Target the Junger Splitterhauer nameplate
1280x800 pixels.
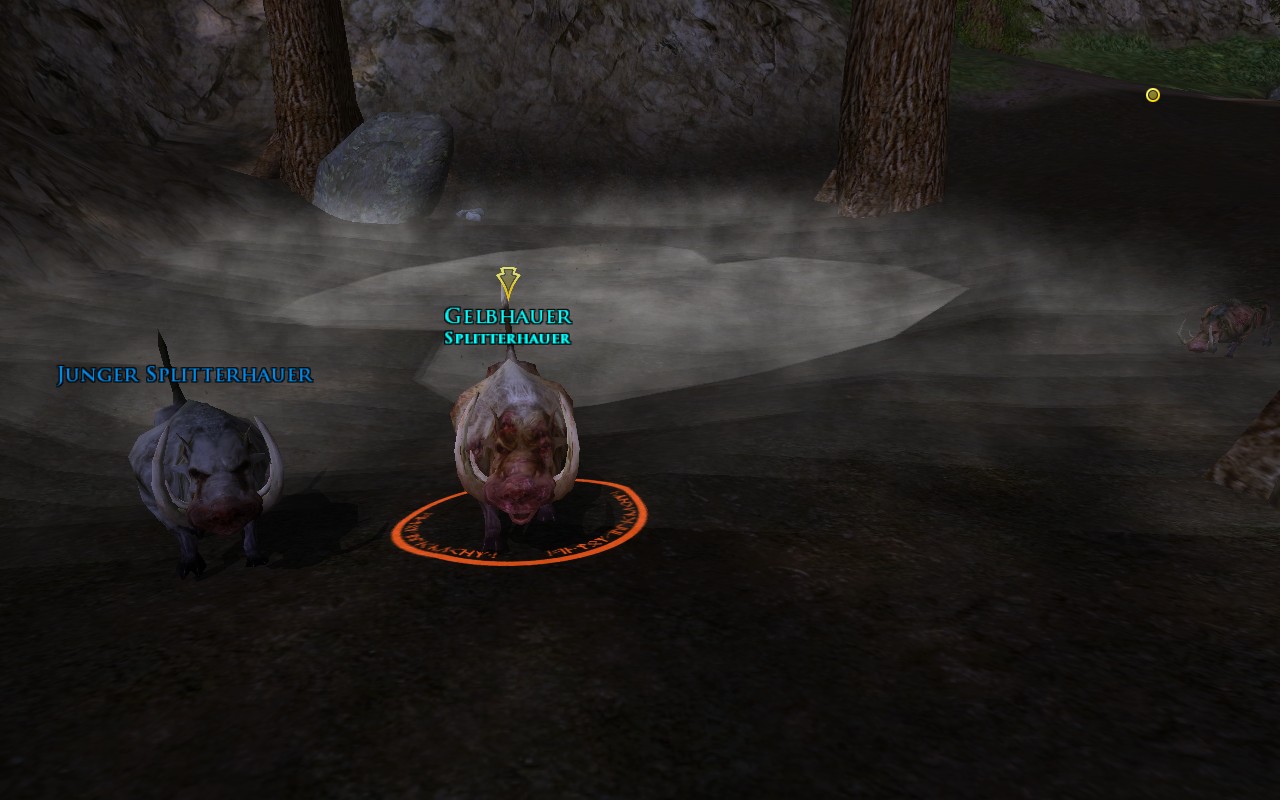pos(185,375)
